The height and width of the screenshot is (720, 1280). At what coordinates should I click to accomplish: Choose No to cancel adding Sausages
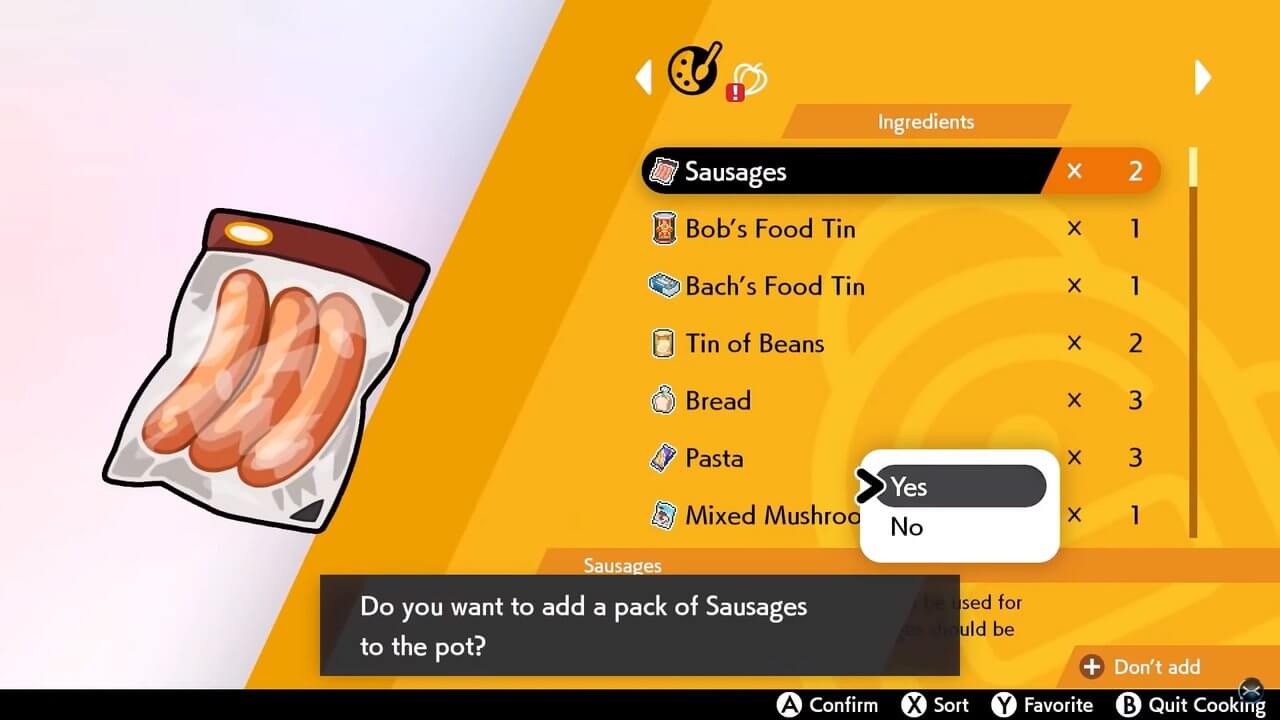coord(905,528)
